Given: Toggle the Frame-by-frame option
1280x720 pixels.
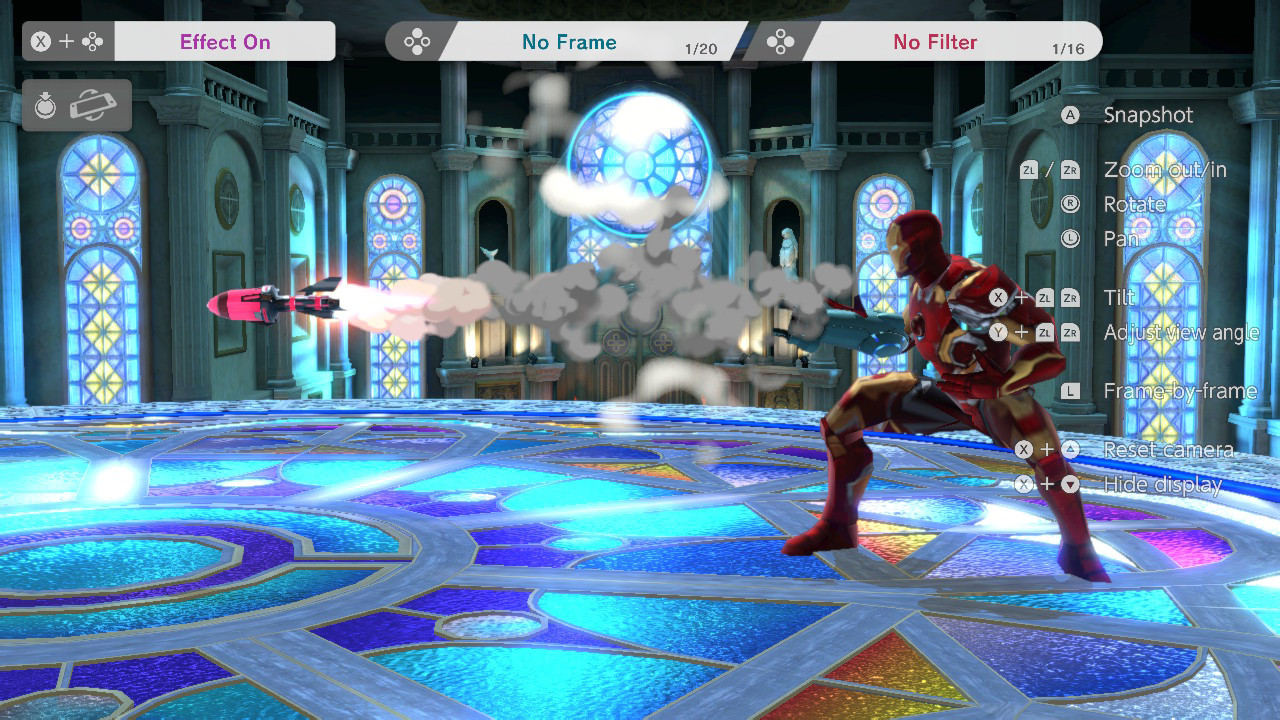Looking at the screenshot, I should 1180,390.
